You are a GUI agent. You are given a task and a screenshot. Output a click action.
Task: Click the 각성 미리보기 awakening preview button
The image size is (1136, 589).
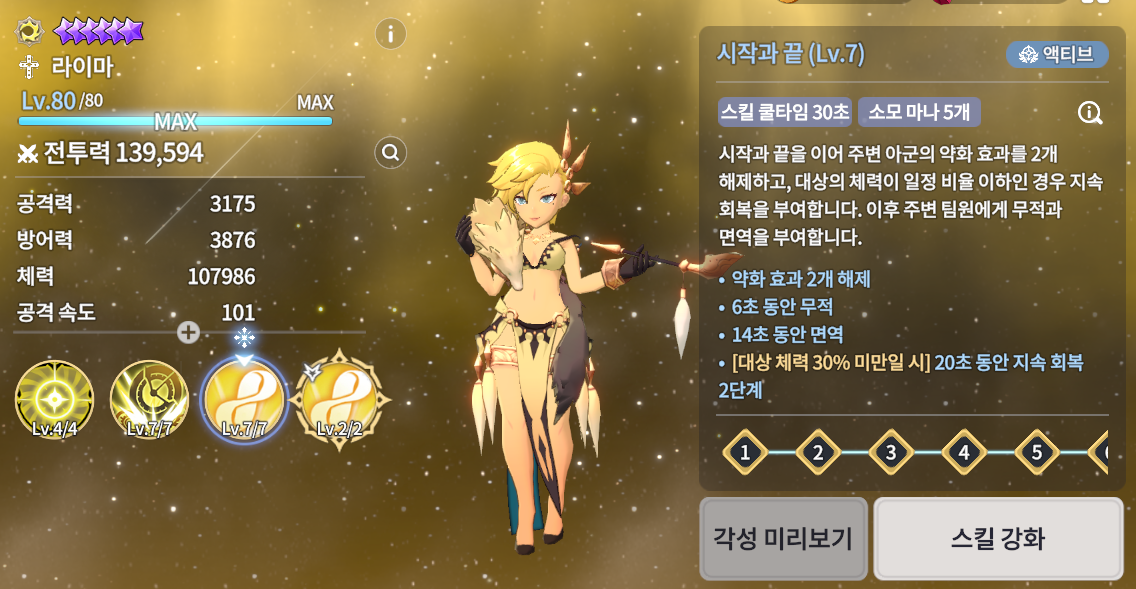[x=783, y=539]
